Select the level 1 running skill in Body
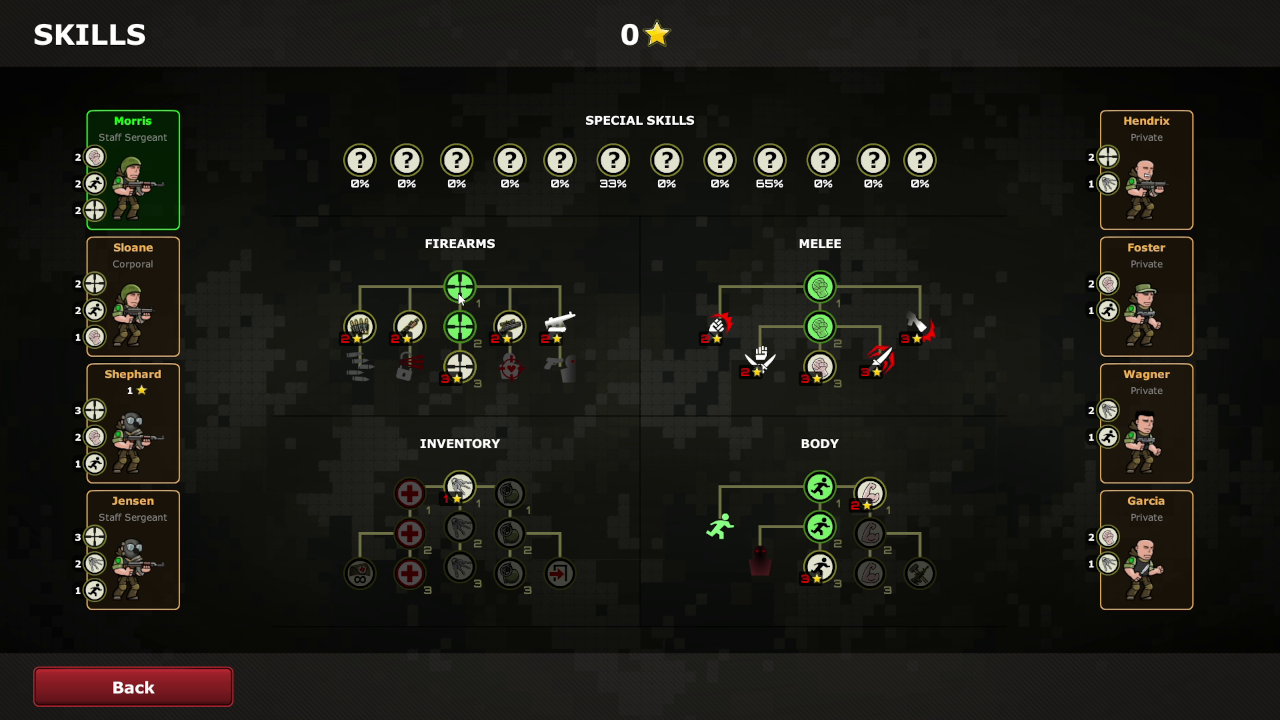 (x=820, y=487)
